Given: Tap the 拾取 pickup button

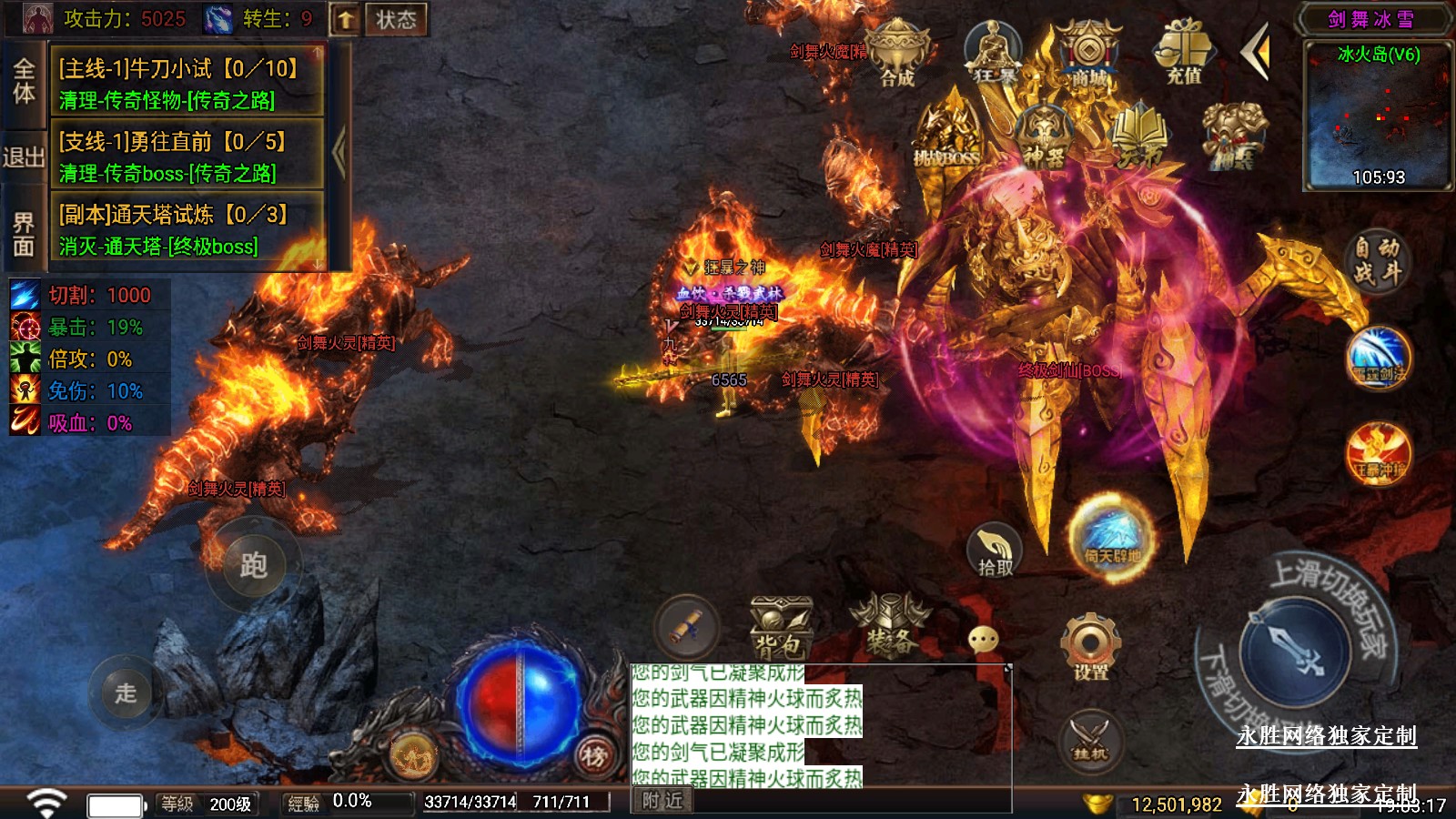Looking at the screenshot, I should [x=995, y=551].
